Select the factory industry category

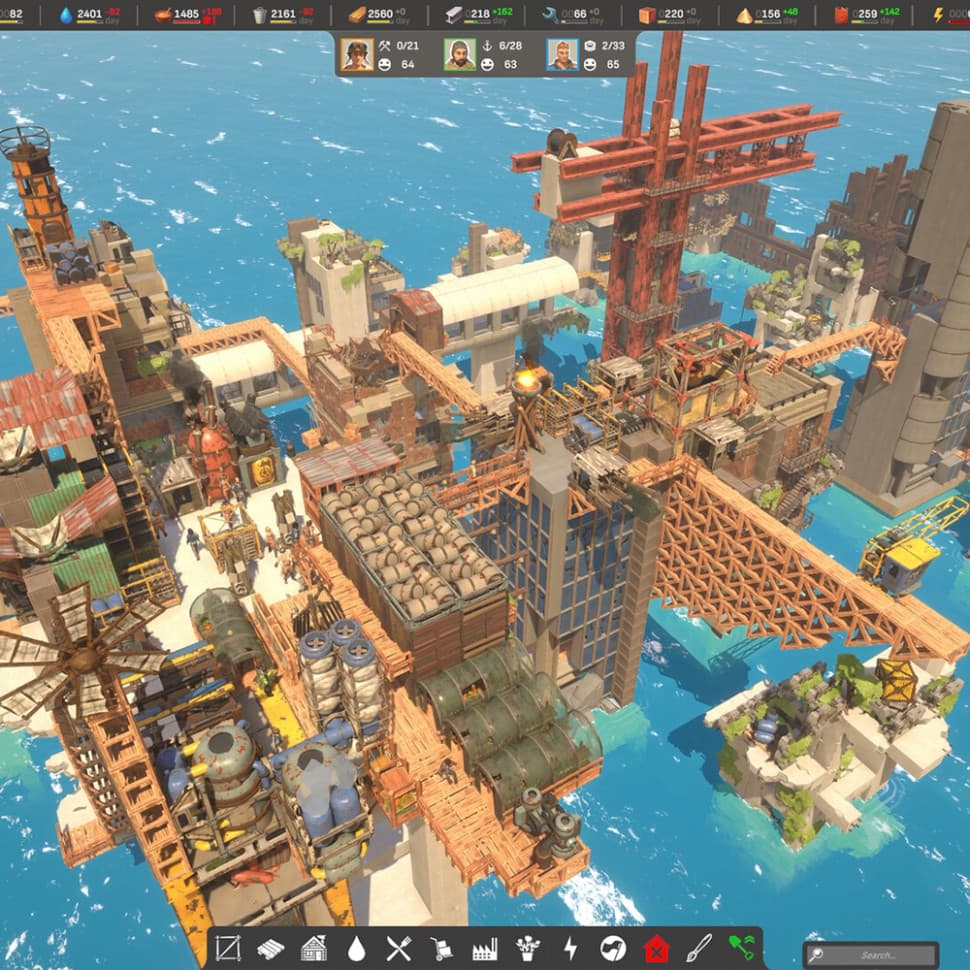(x=484, y=948)
